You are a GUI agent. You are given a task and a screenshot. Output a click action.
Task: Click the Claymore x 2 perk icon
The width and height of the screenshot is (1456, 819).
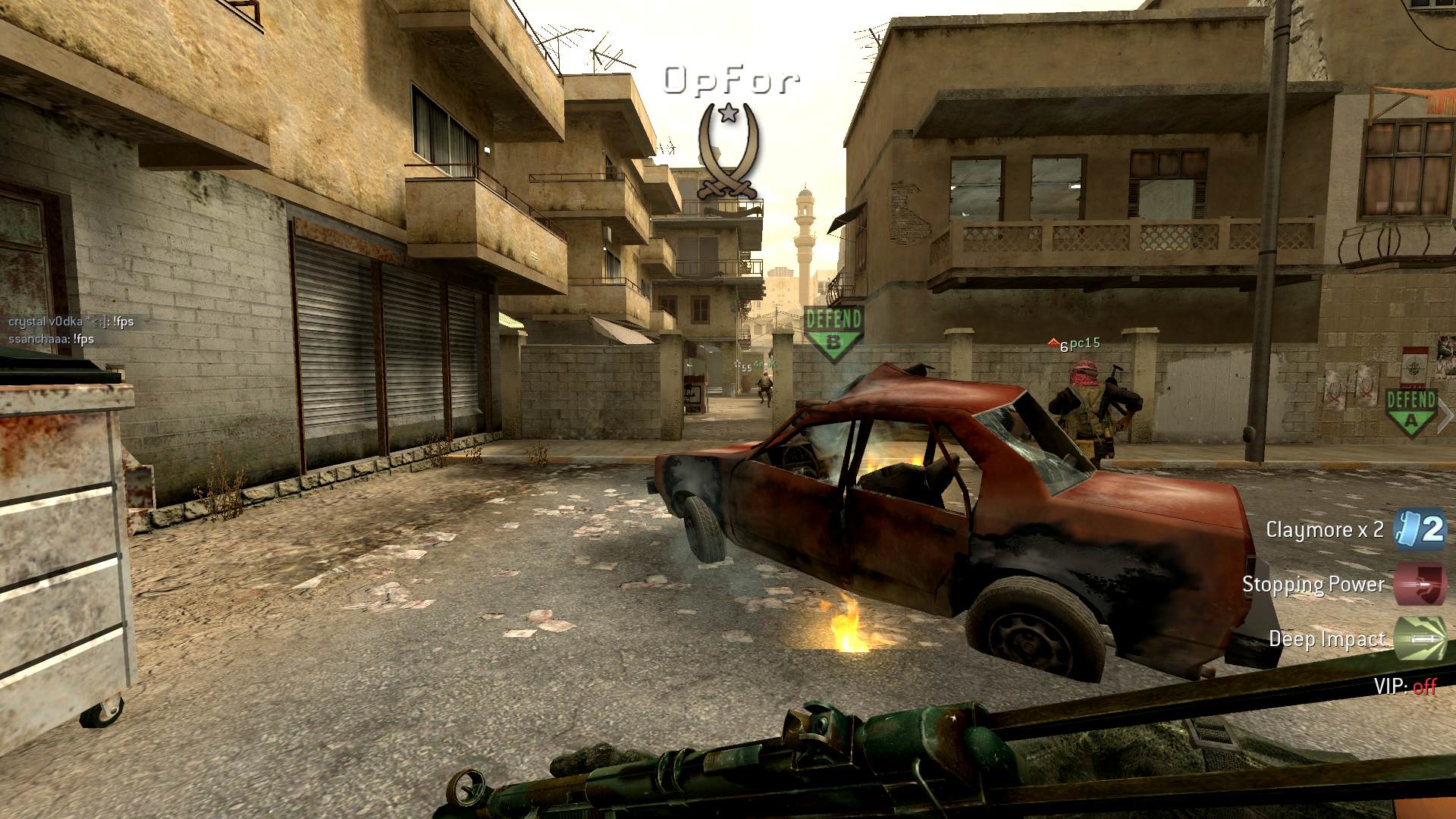(x=1420, y=529)
